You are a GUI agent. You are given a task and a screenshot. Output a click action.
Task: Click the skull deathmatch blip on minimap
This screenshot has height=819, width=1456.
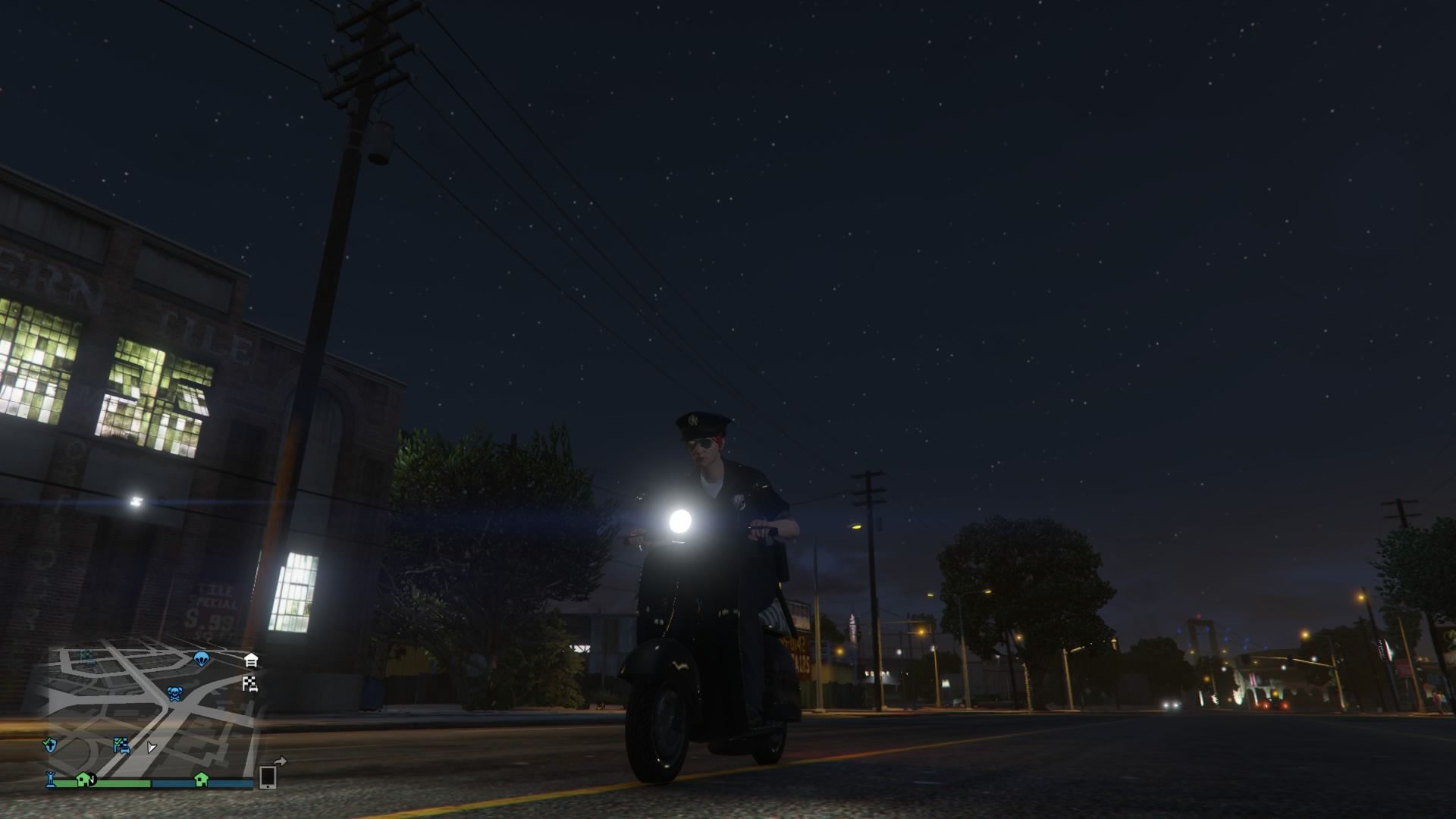175,694
